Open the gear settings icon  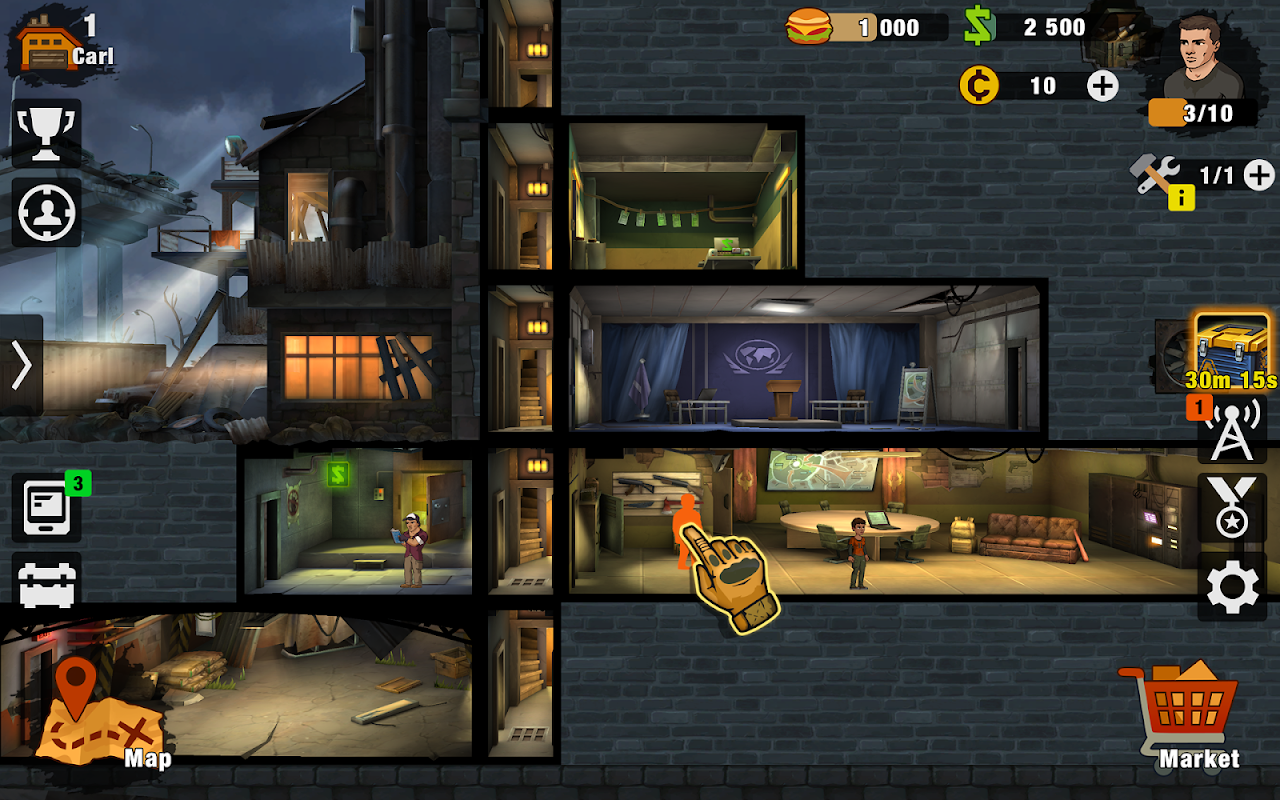[x=1232, y=588]
